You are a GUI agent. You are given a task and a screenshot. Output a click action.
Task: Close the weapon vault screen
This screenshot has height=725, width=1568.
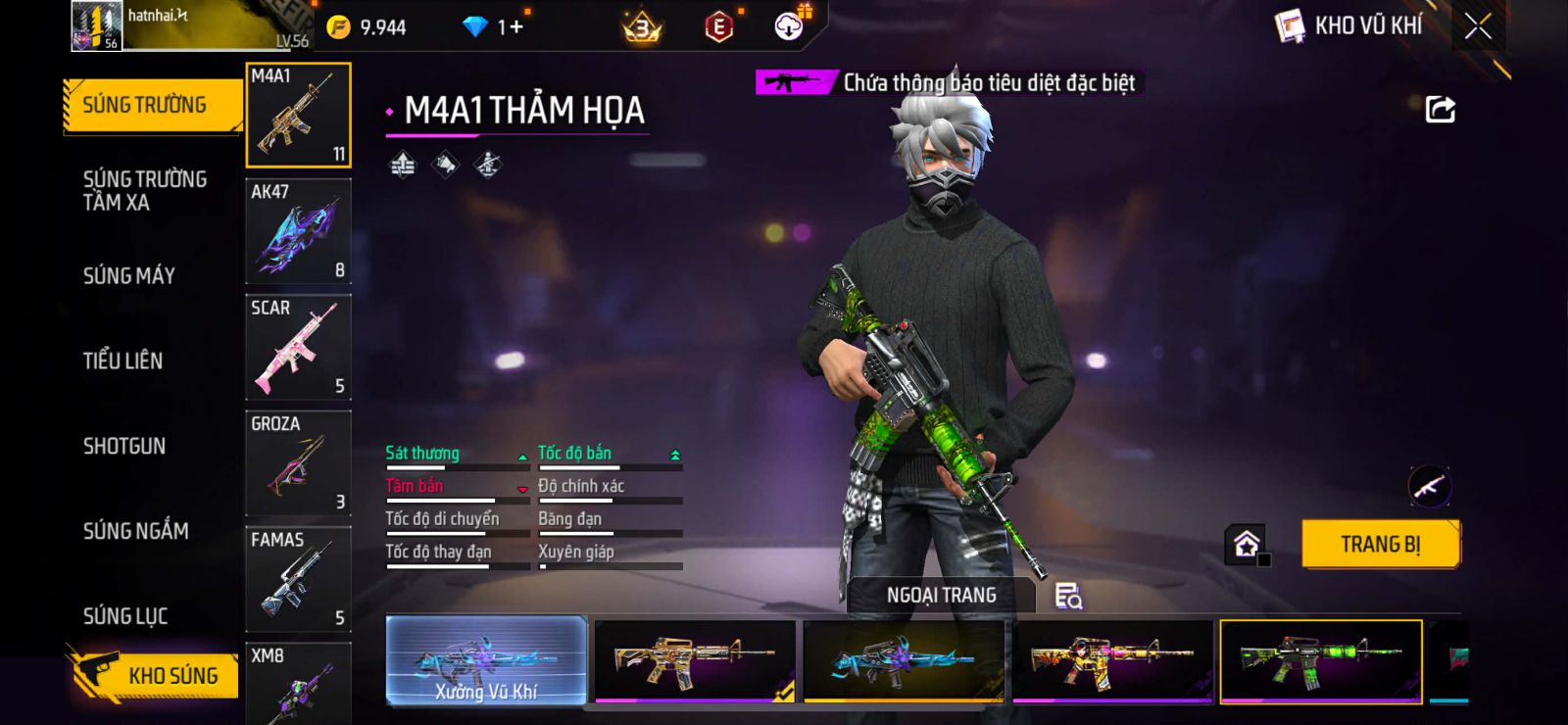(1478, 26)
